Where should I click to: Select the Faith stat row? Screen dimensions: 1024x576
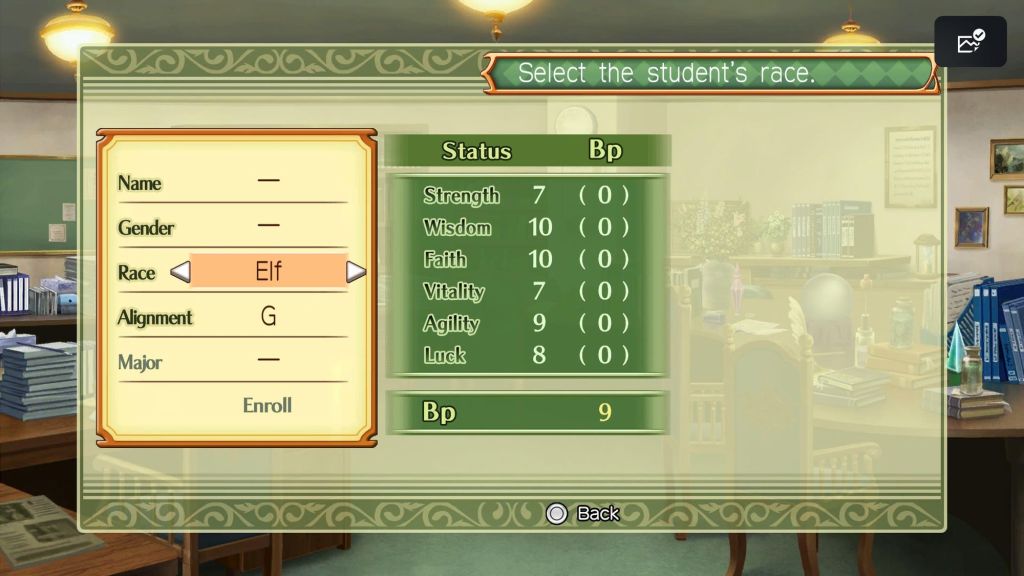(526, 259)
